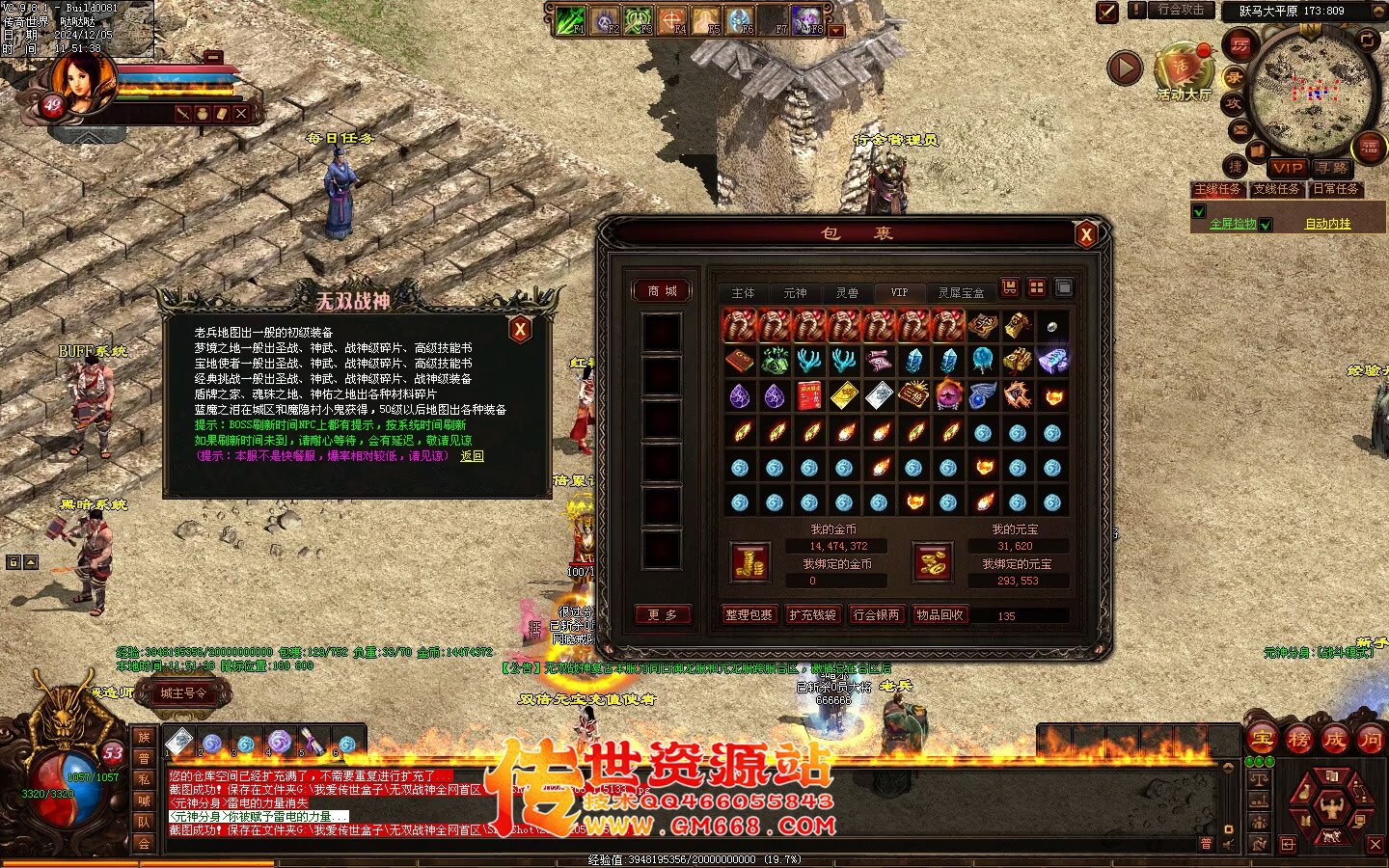Viewport: 1389px width, 868px height.
Task: Open the 活动大厅 event hall
Action: pos(1184,69)
